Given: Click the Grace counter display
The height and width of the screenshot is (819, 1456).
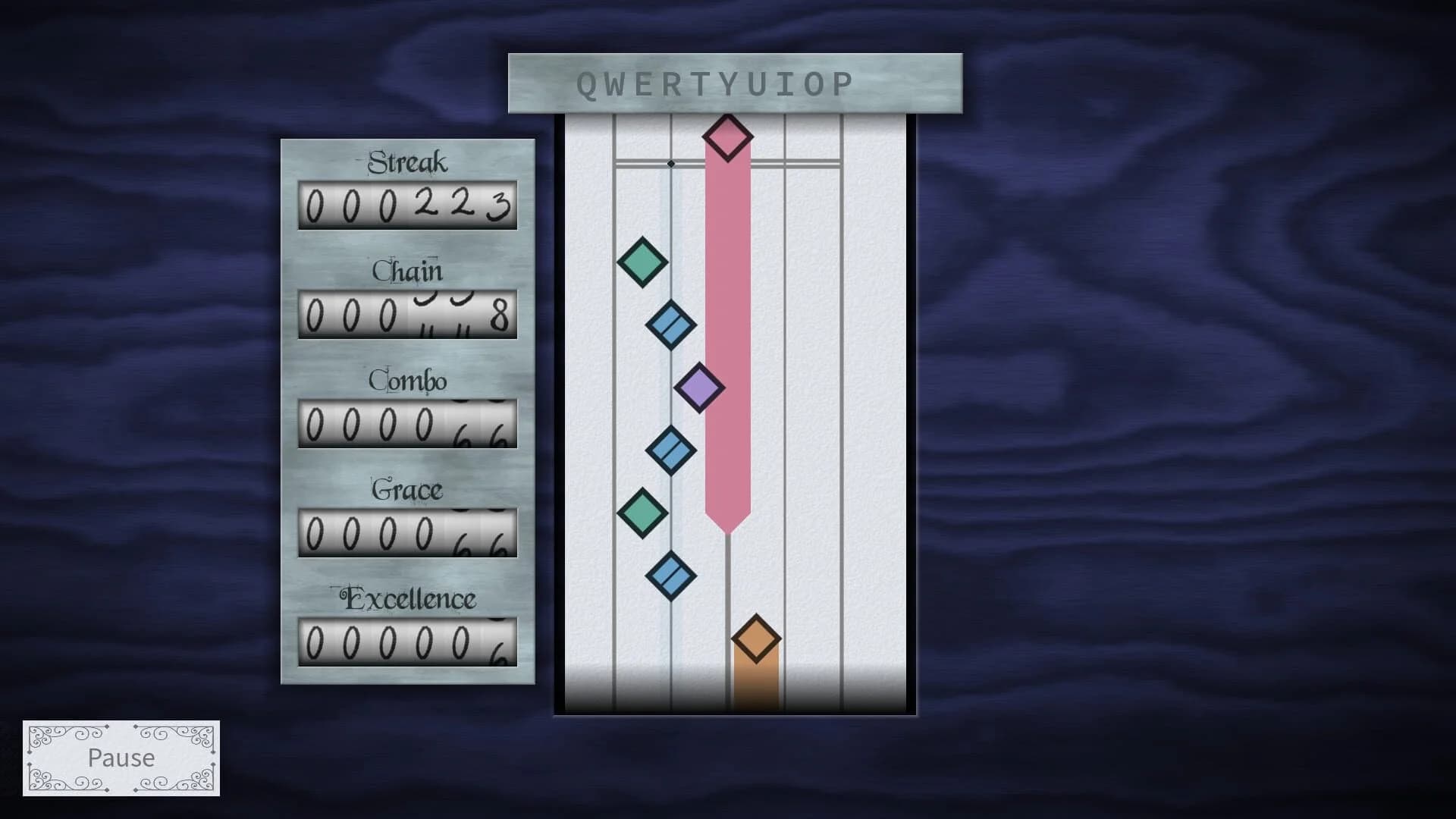Looking at the screenshot, I should (x=407, y=532).
